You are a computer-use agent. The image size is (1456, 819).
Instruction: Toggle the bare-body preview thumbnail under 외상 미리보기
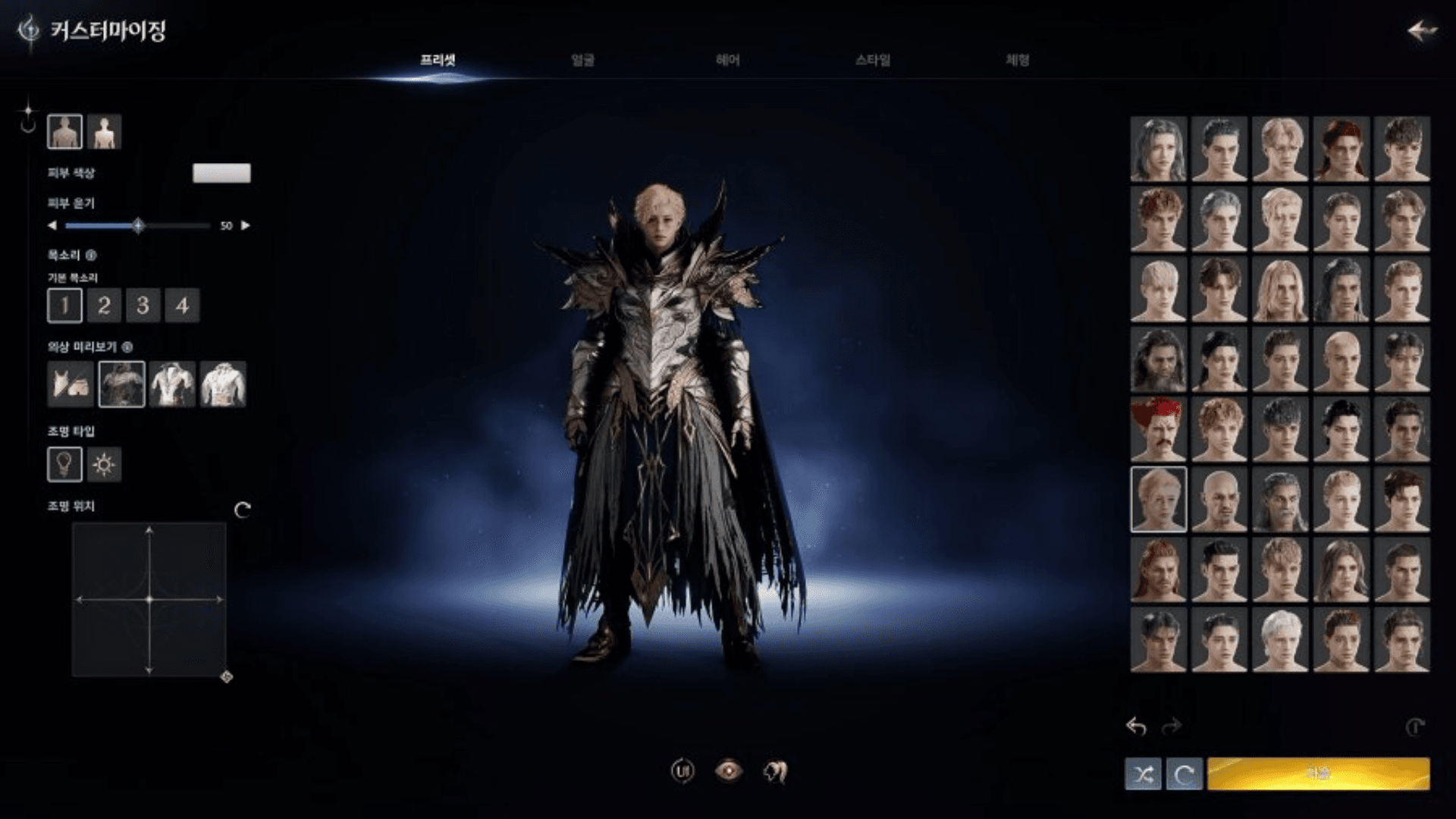[71, 384]
